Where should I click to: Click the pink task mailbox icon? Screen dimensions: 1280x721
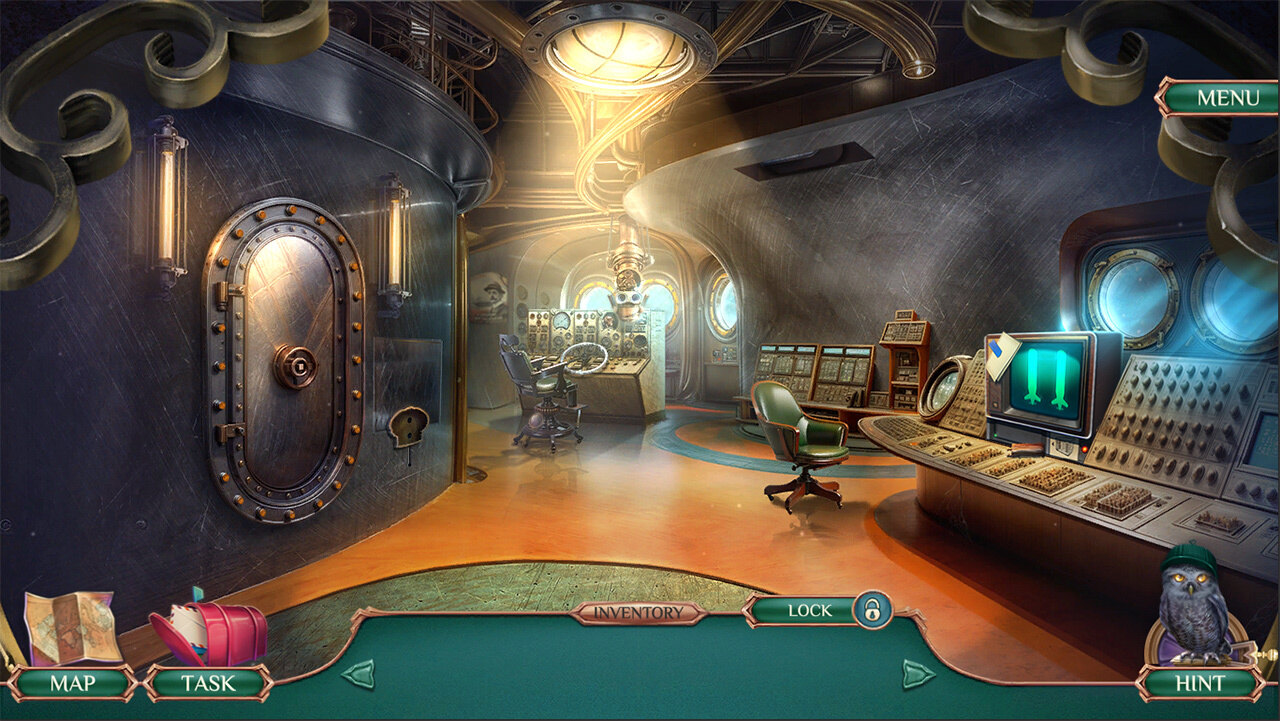(212, 631)
